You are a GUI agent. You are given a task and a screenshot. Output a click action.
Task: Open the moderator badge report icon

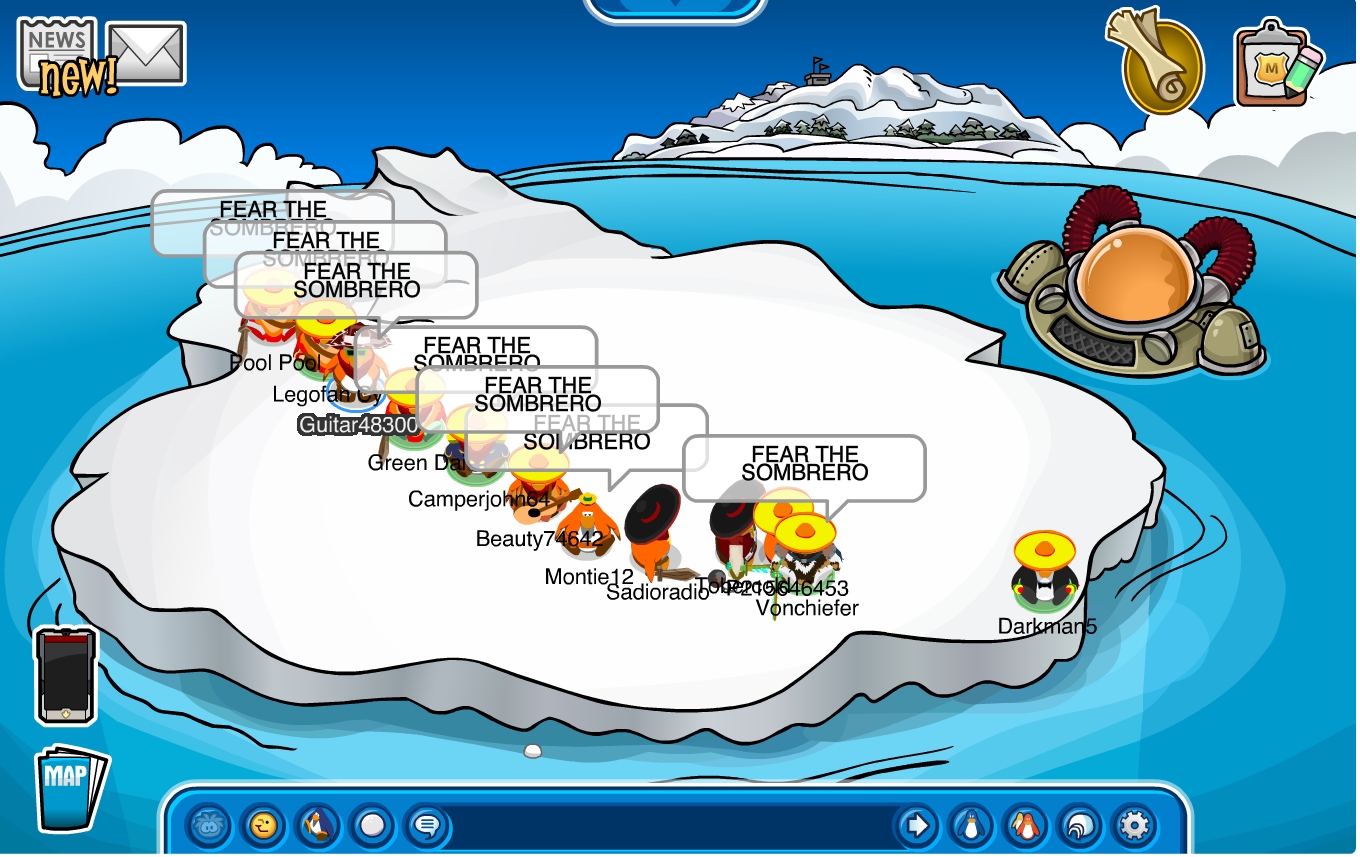(1278, 64)
